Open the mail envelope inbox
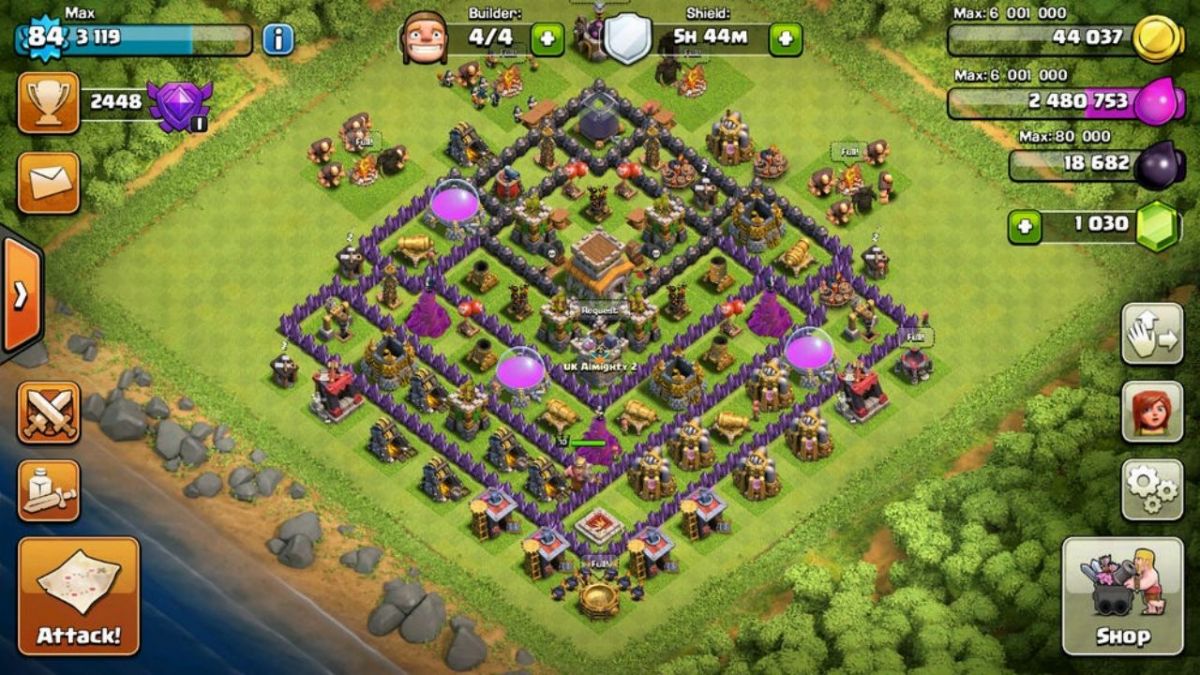Screen dimensions: 1200x675 coord(48,183)
